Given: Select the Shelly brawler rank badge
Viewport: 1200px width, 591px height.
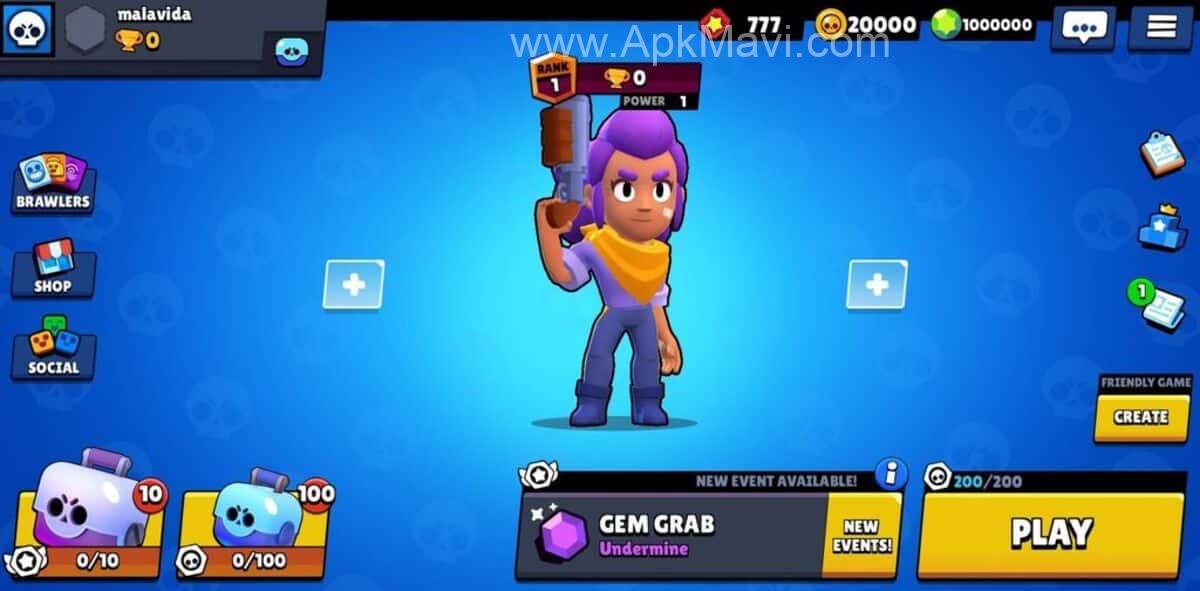Looking at the screenshot, I should click(553, 77).
